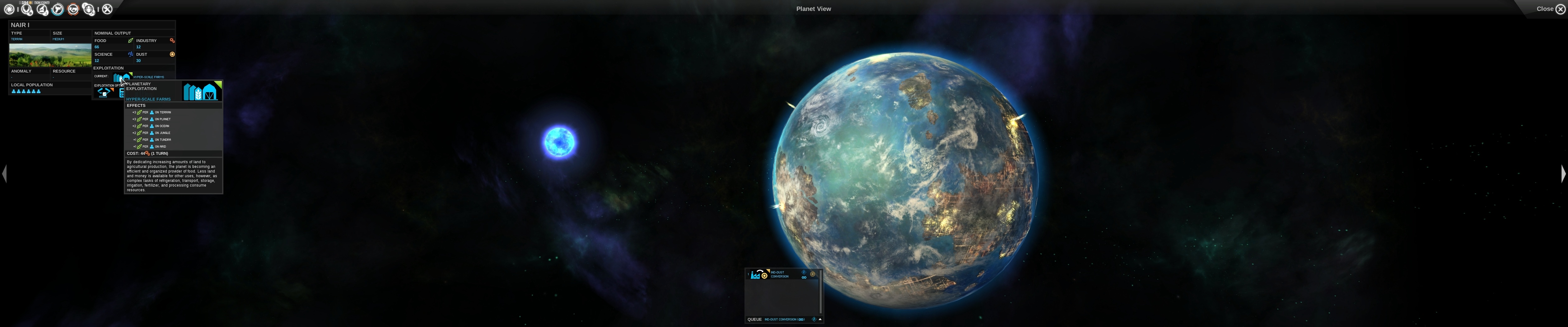The height and width of the screenshot is (327, 1568).
Task: Click the Industry gears icon in Nominal Output
Action: [172, 40]
